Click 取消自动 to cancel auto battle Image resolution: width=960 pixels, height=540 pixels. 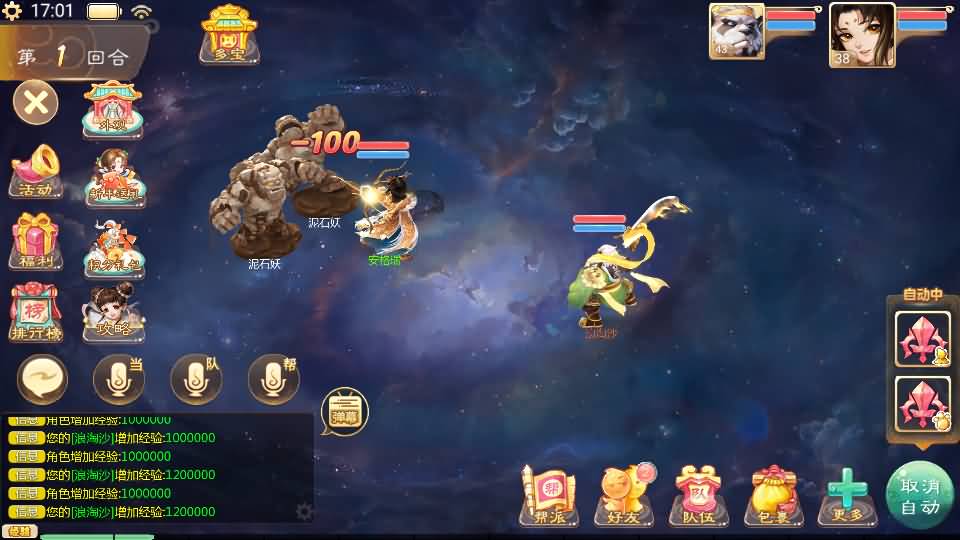(920, 495)
